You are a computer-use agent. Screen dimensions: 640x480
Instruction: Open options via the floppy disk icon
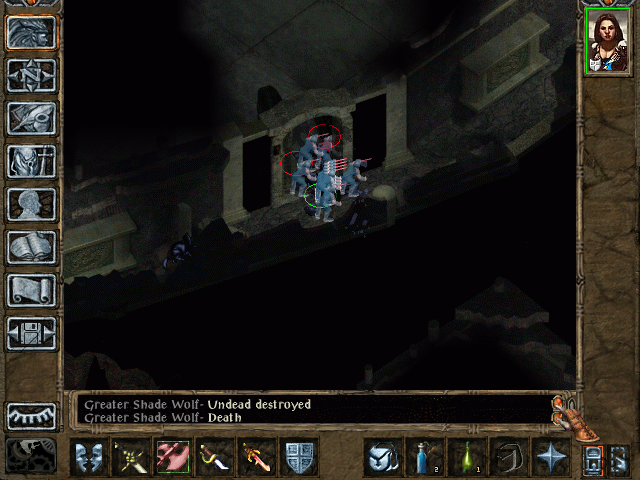pyautogui.click(x=31, y=333)
